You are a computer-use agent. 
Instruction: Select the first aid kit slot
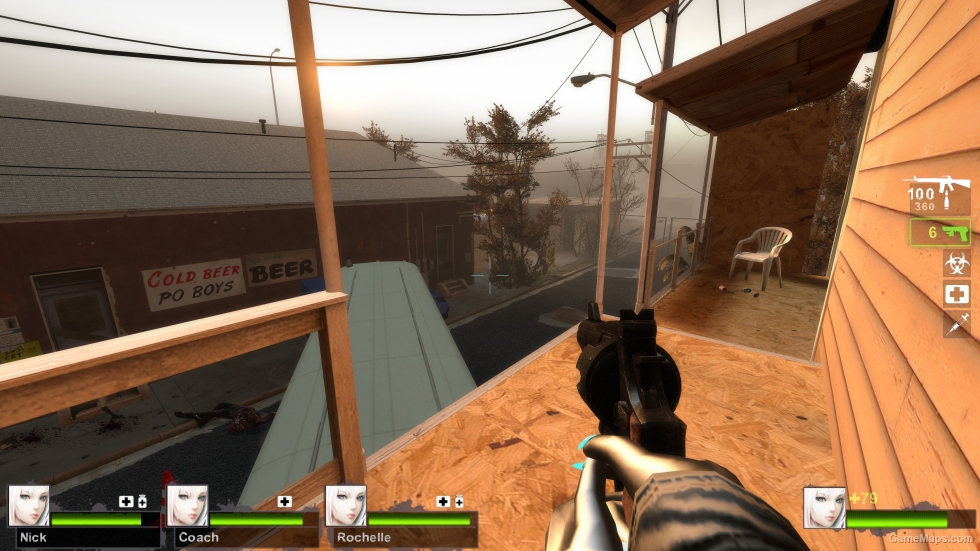pyautogui.click(x=956, y=294)
